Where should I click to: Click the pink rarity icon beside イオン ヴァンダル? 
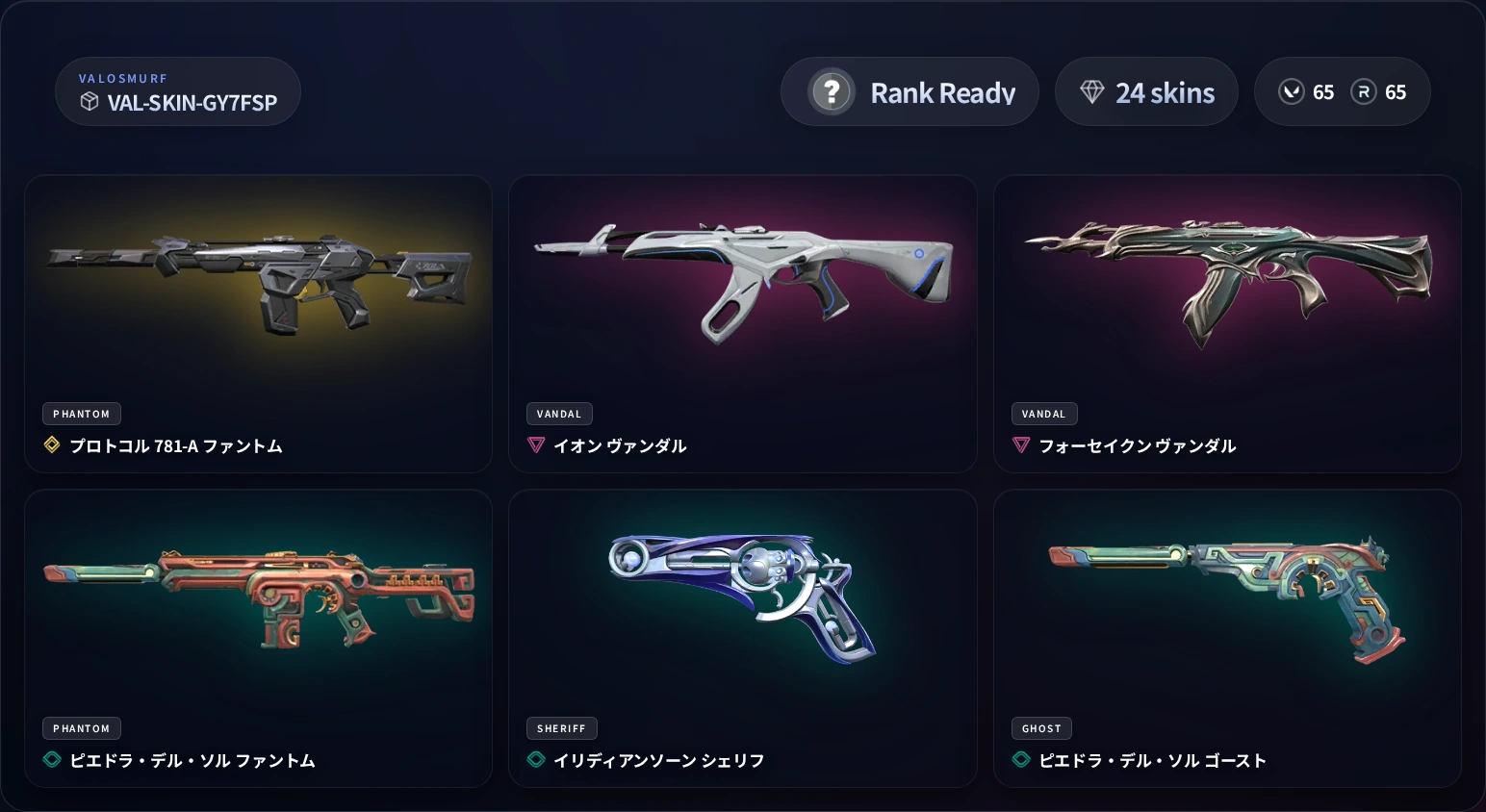click(536, 445)
